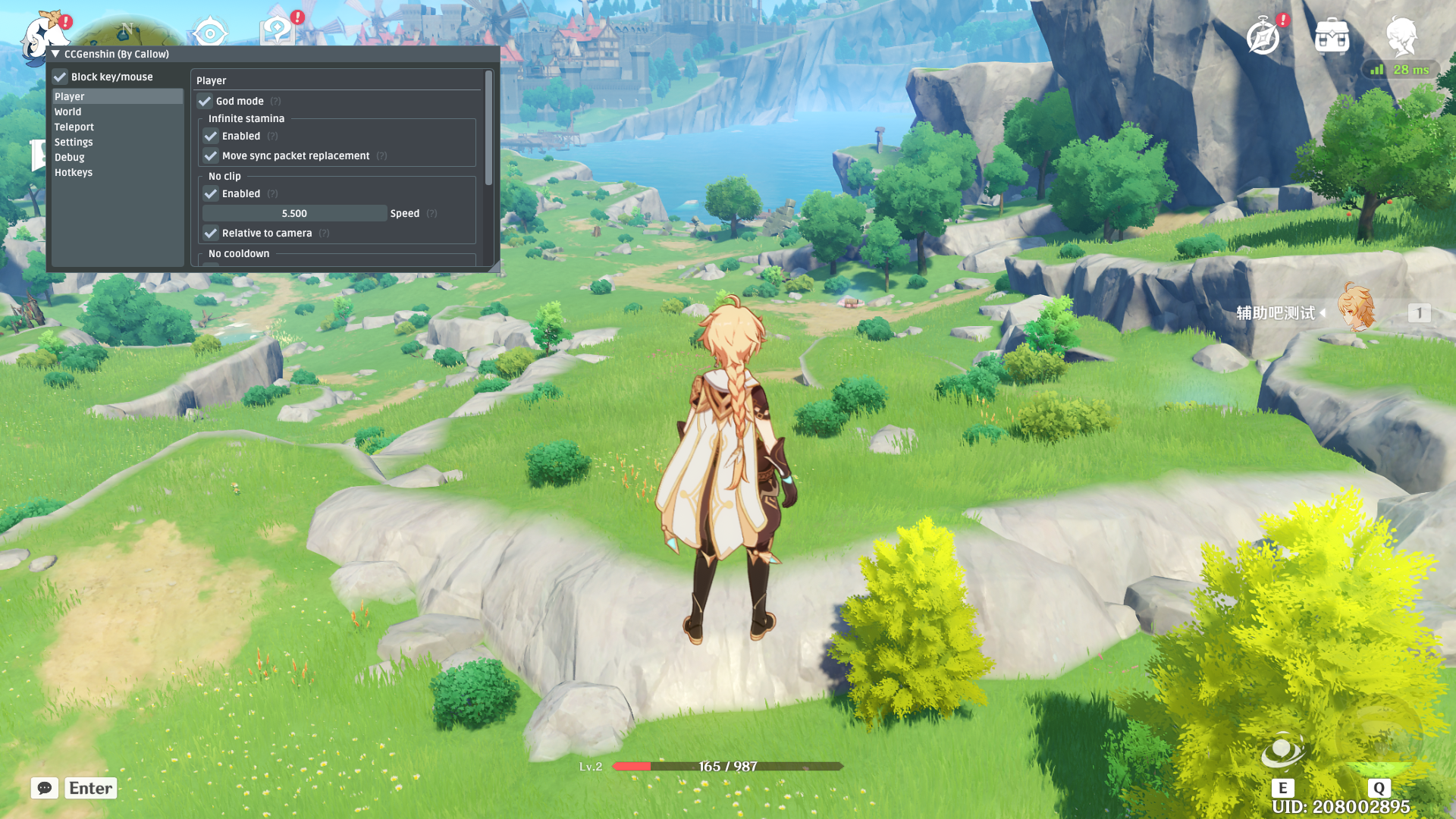Switch to the World section

point(68,112)
